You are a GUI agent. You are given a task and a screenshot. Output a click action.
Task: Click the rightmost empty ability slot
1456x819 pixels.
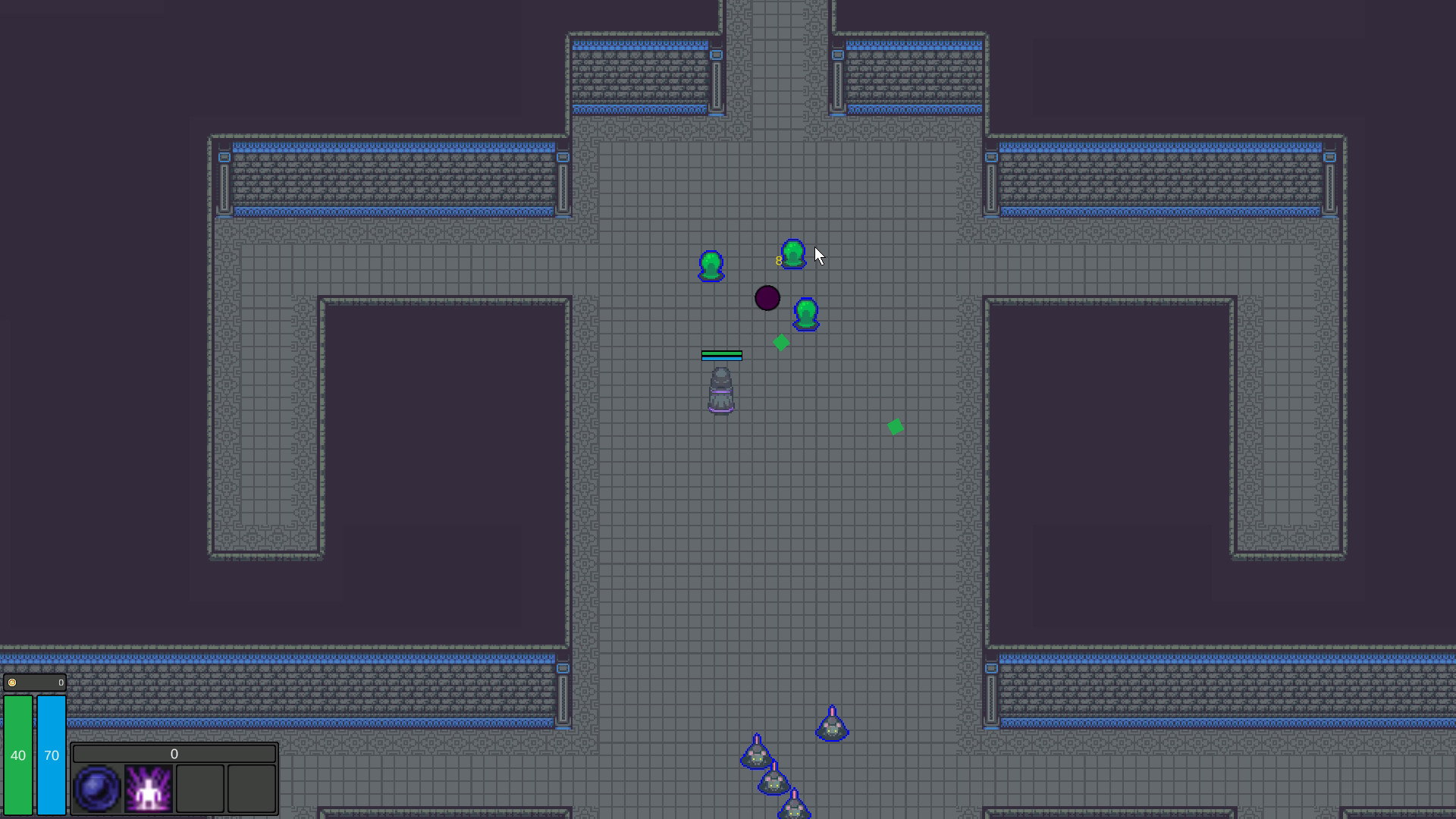(x=250, y=787)
